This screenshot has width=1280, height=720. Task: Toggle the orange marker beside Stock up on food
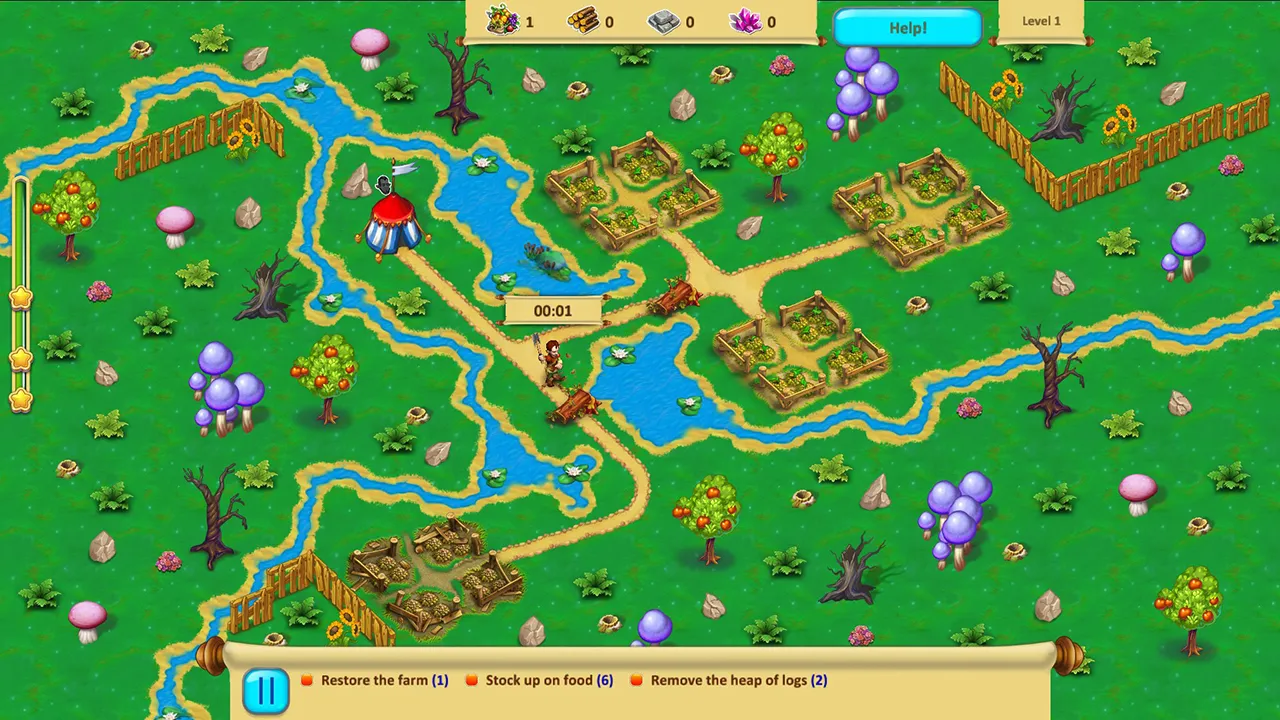(471, 680)
